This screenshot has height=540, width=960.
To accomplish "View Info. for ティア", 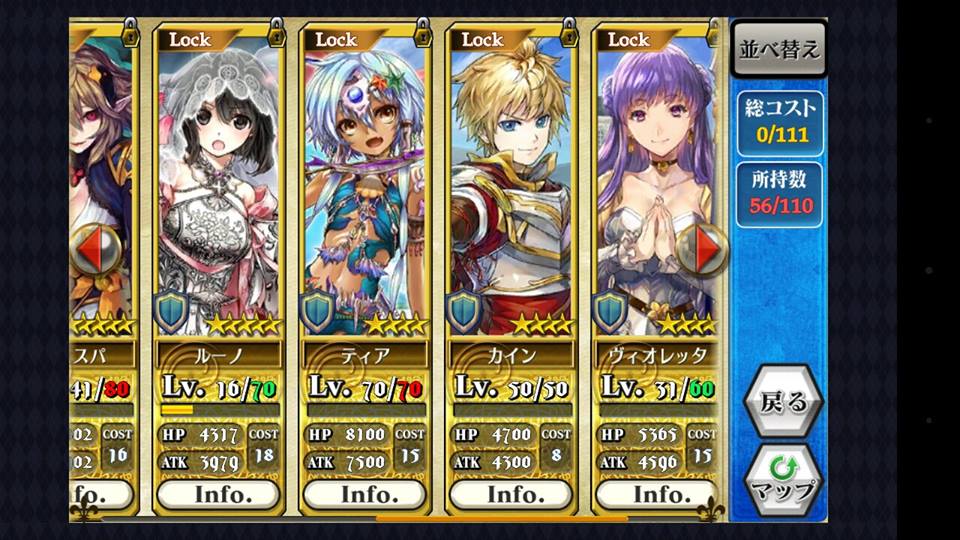I will (365, 494).
